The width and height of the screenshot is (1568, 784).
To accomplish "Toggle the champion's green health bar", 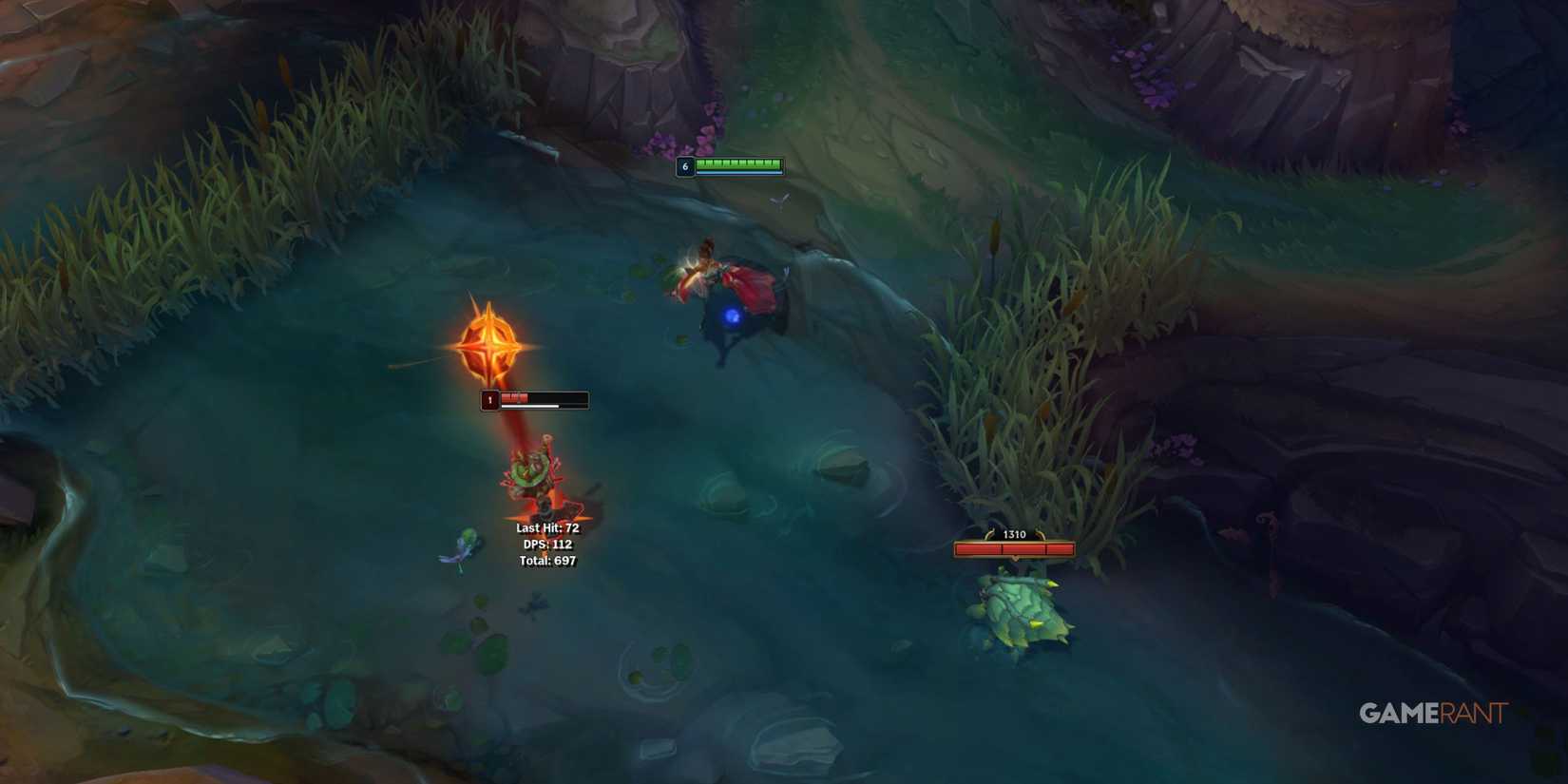I will [x=739, y=163].
